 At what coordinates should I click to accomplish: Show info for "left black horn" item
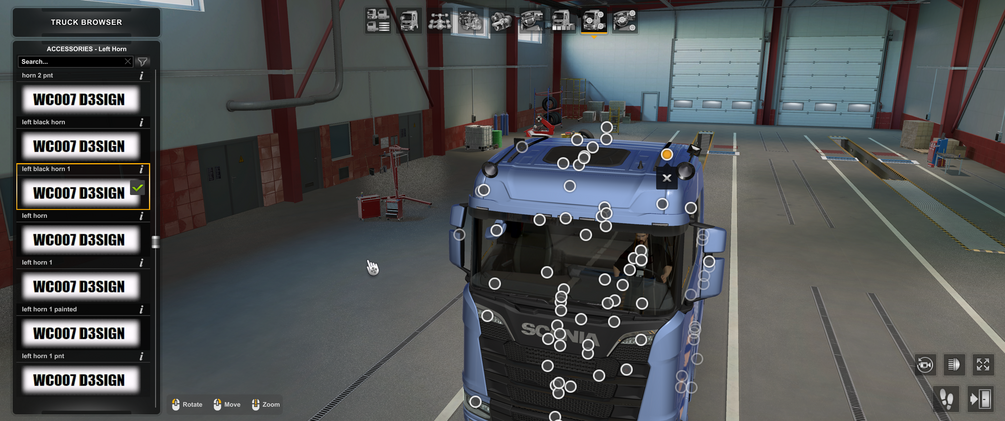(141, 123)
